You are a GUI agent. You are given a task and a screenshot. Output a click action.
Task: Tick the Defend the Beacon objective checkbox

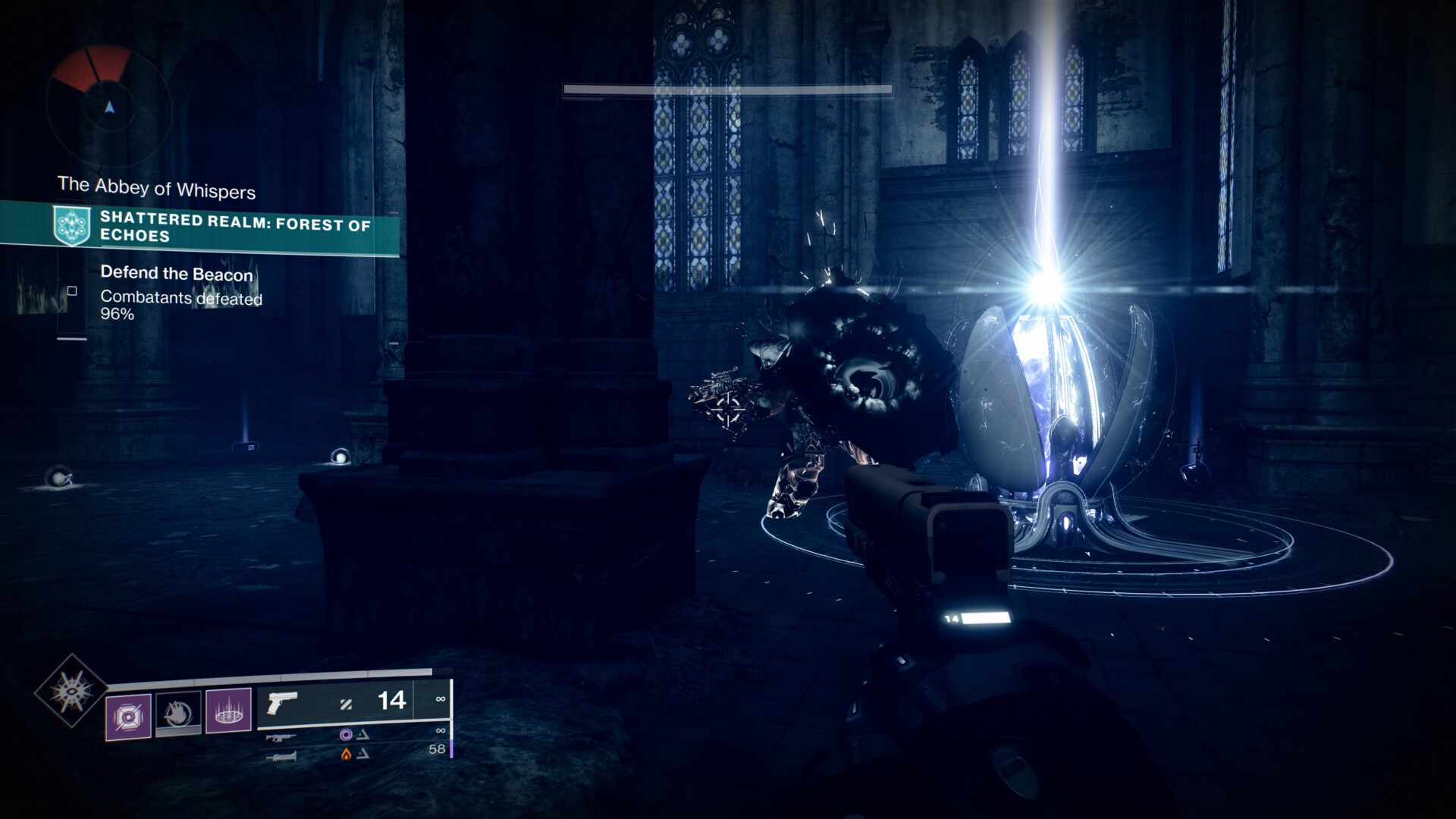pos(73,291)
